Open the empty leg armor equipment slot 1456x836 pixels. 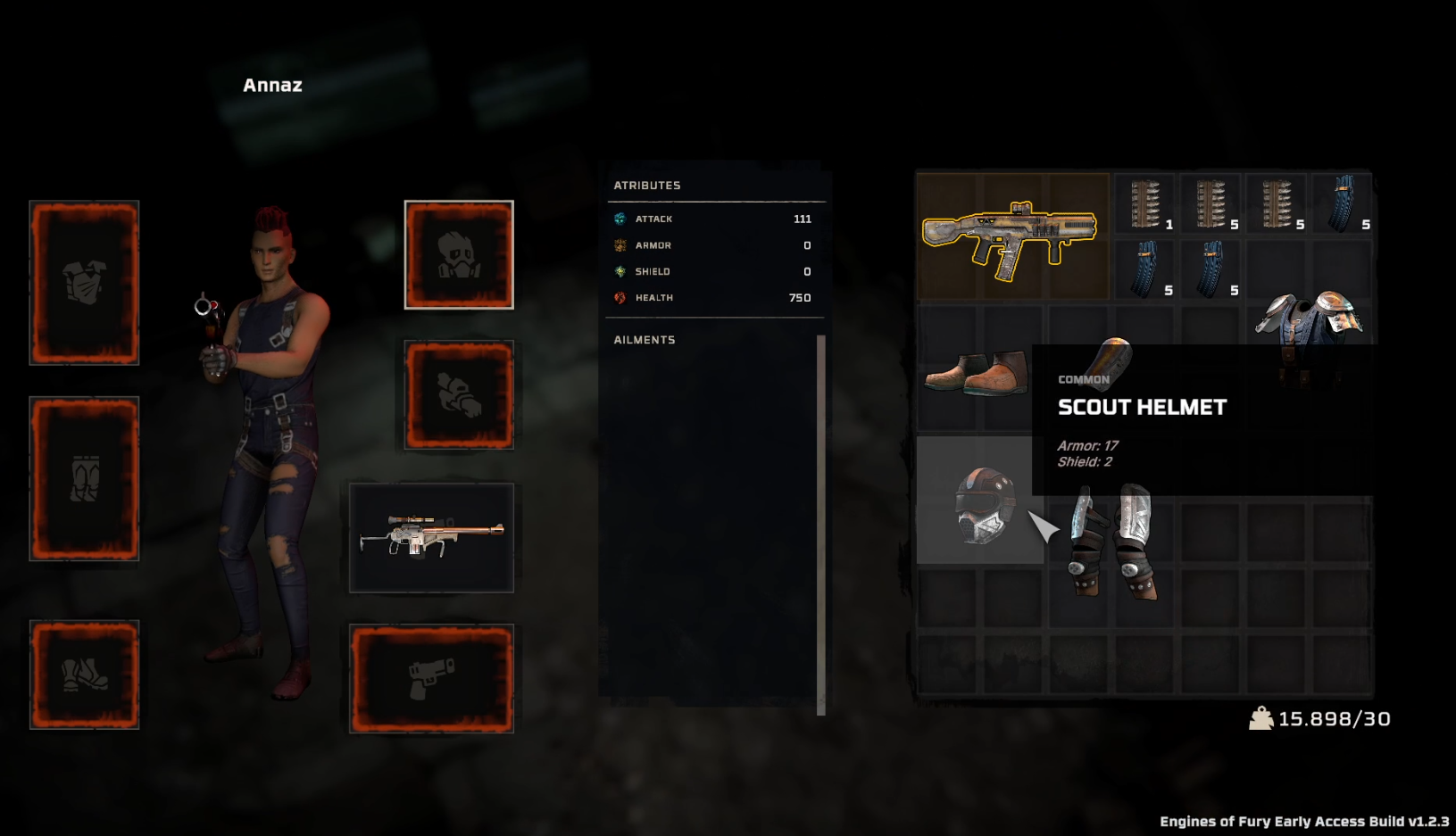(x=85, y=478)
